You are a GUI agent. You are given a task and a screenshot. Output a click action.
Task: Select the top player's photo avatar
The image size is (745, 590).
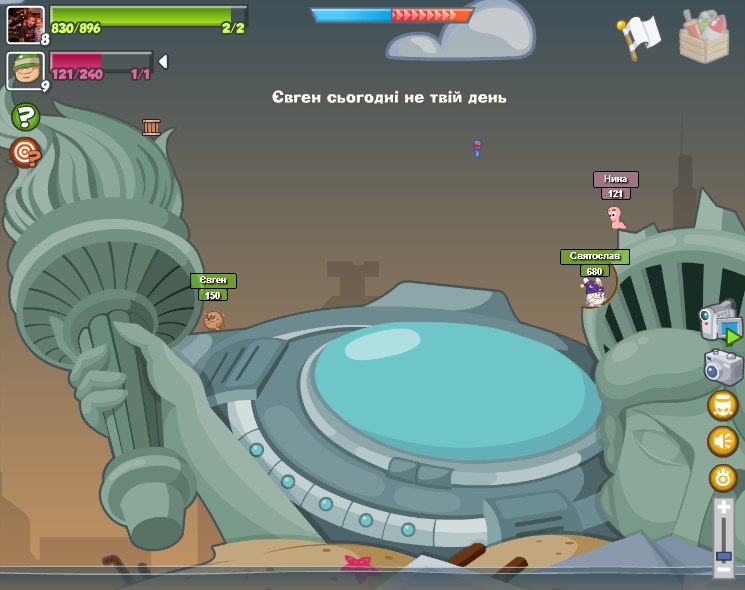(25, 24)
